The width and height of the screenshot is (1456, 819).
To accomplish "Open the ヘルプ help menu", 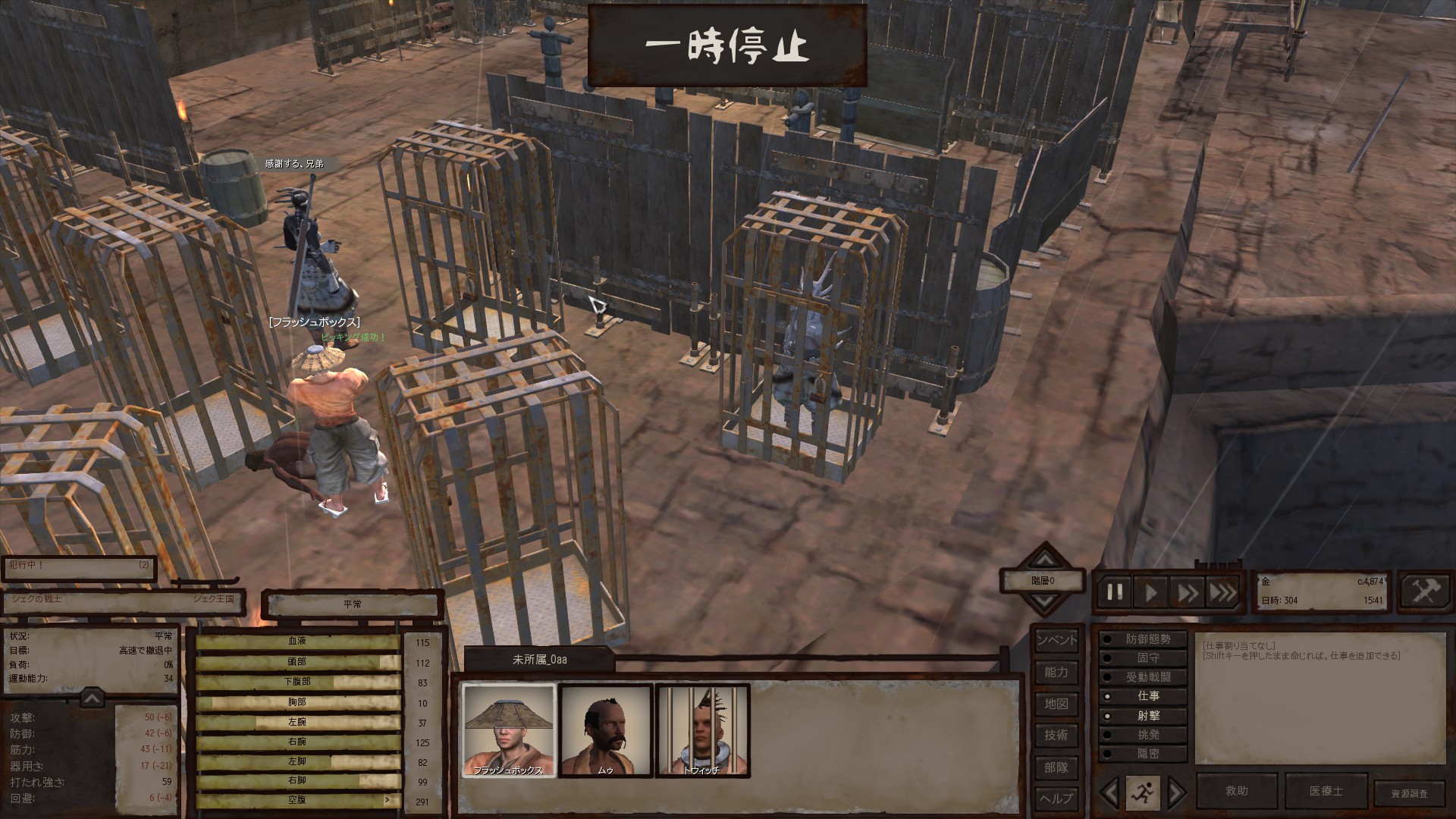I will pos(1056,798).
